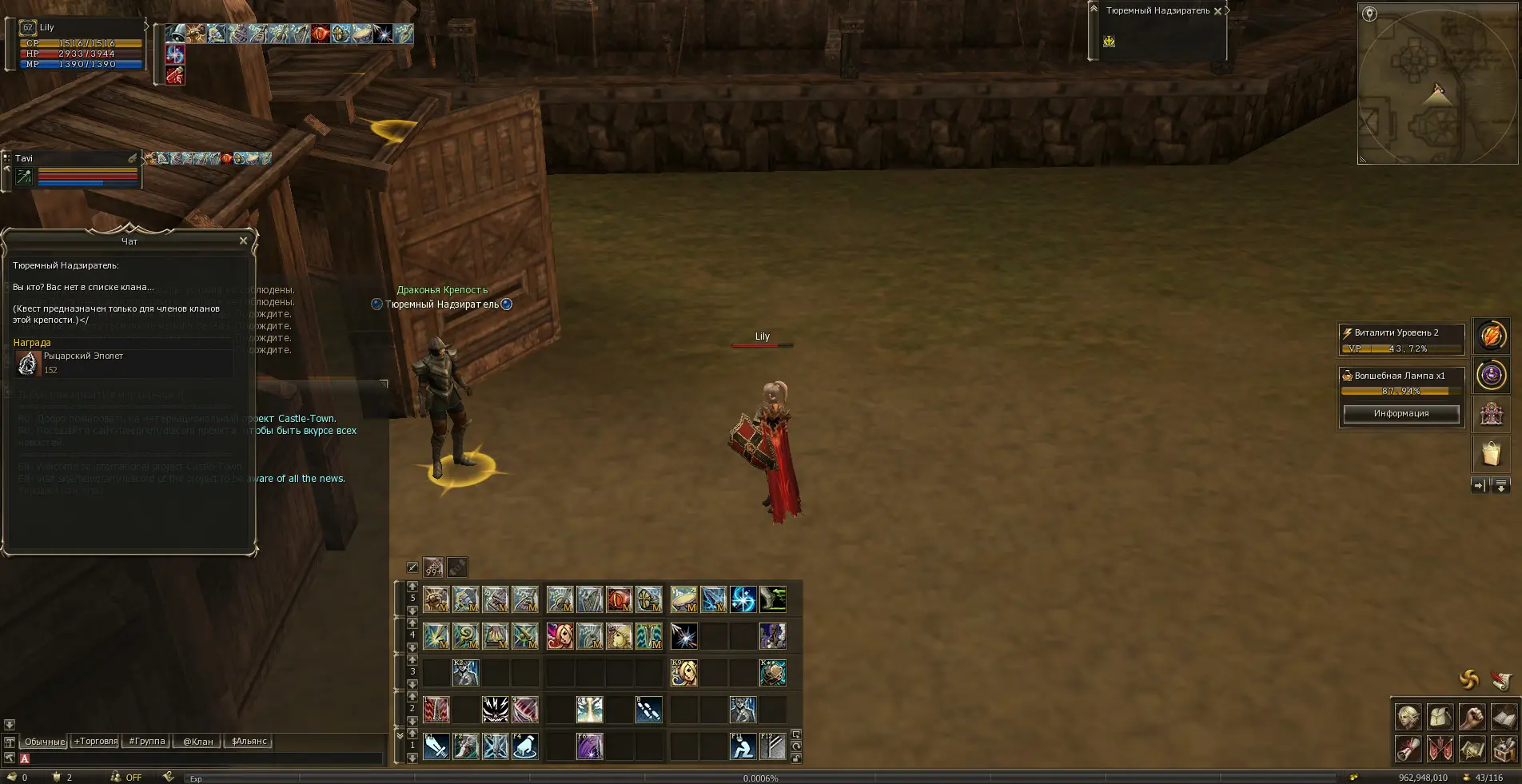1522x784 pixels.
Task: Click the Vitality orange crystal icon
Action: coord(1491,336)
